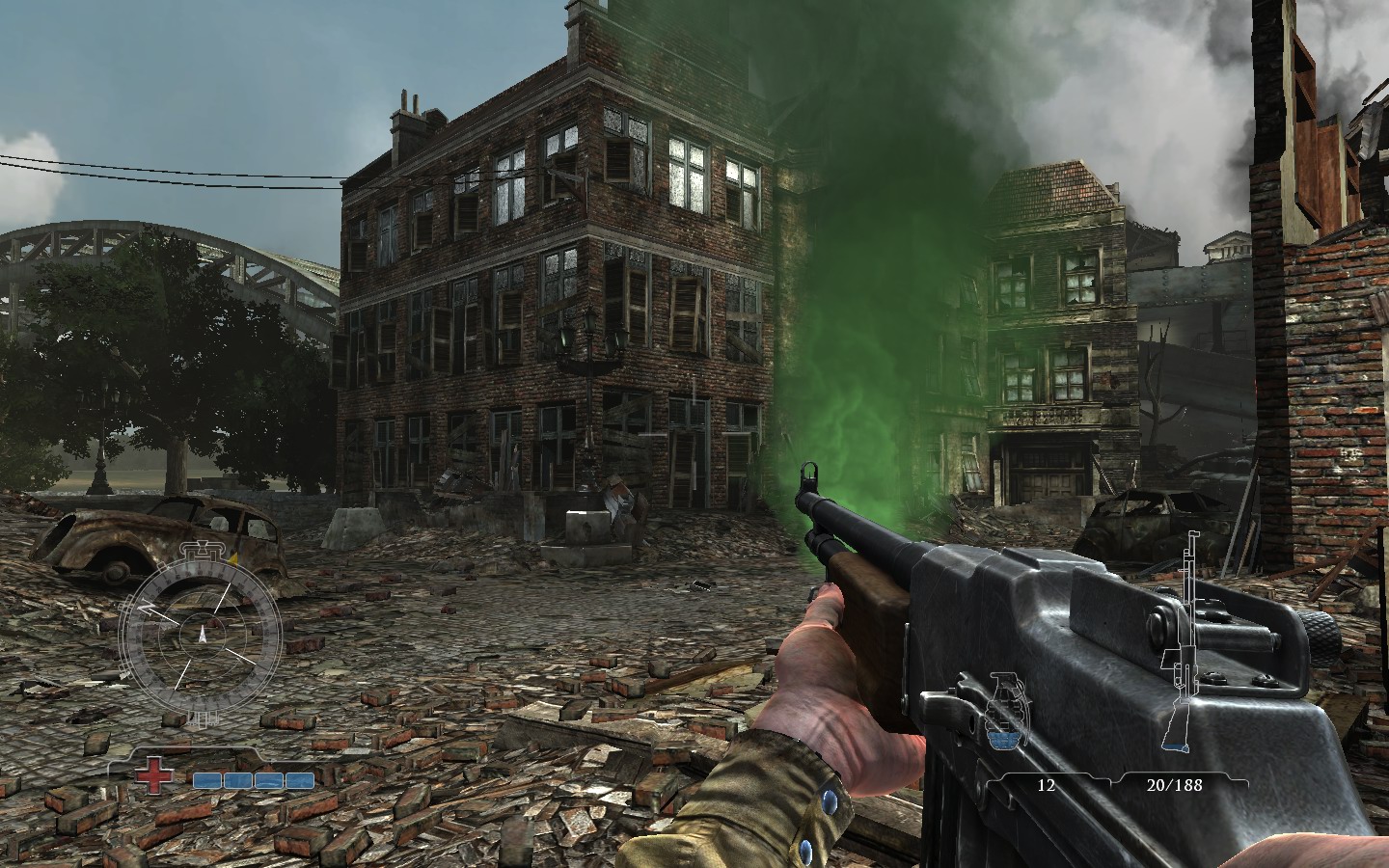Click the second blue clip segment bar

coord(239,782)
